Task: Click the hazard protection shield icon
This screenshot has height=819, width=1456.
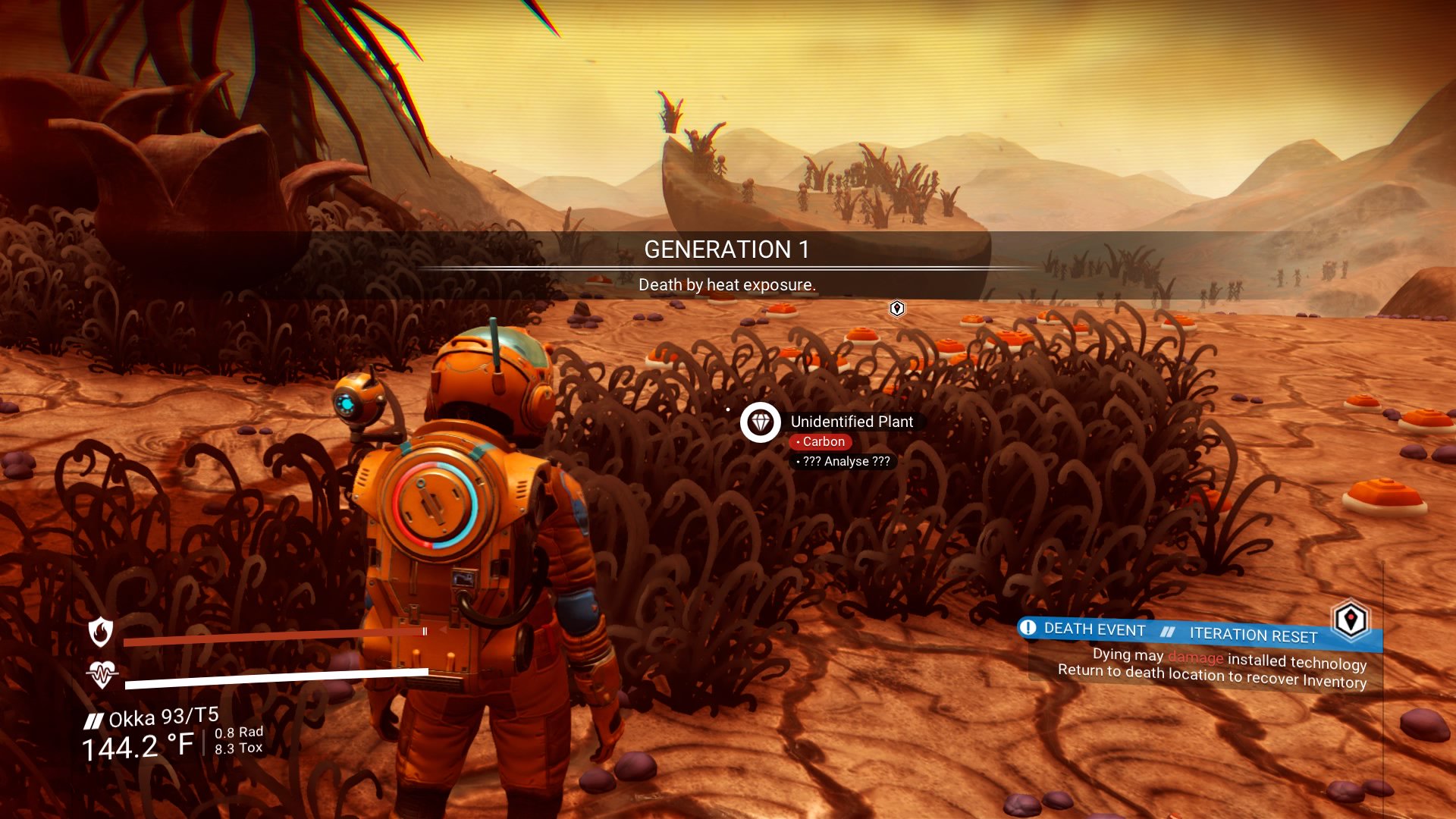Action: pos(101,631)
